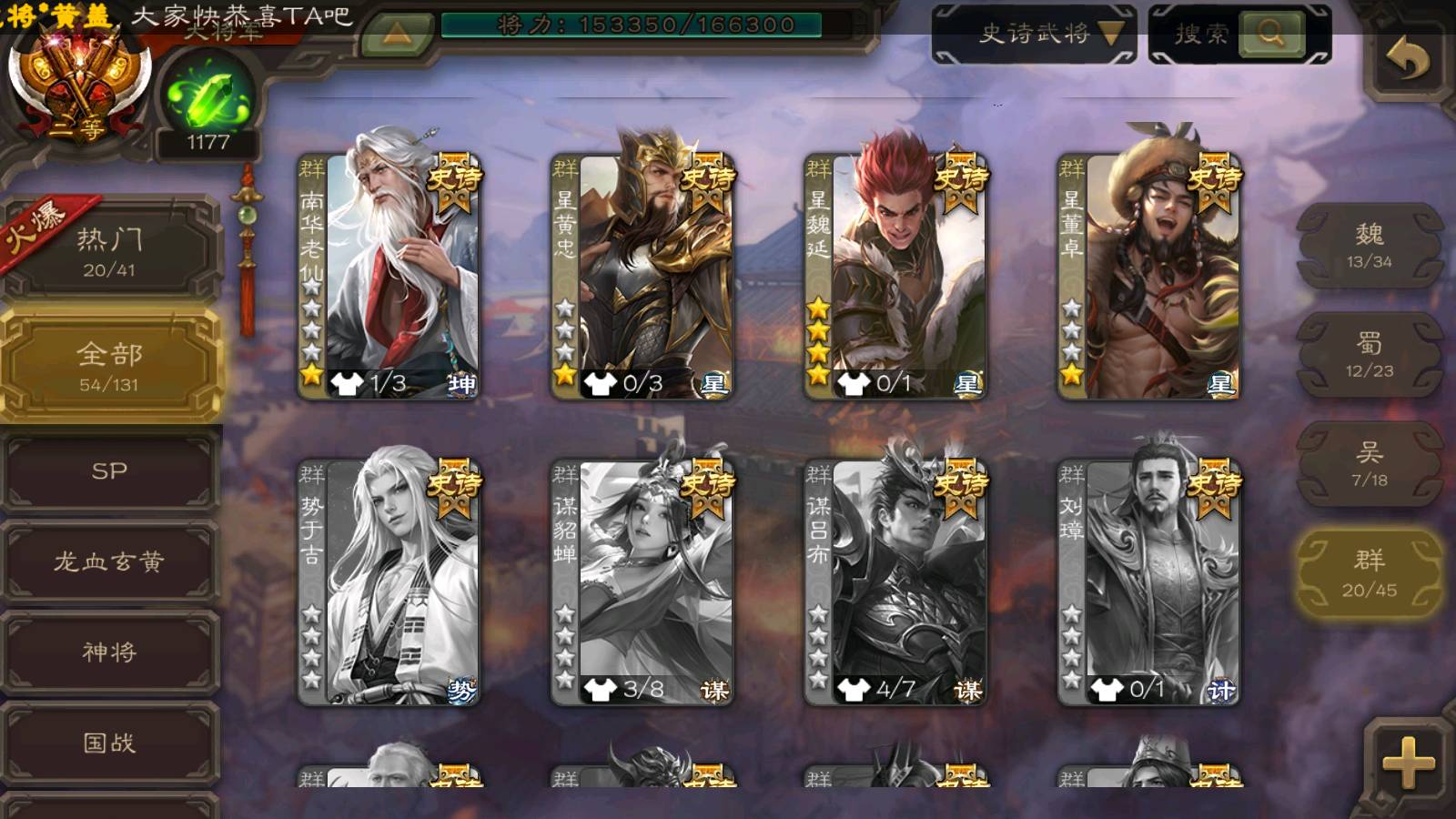
Task: Filter generals by 蜀 faction
Action: click(x=1369, y=355)
